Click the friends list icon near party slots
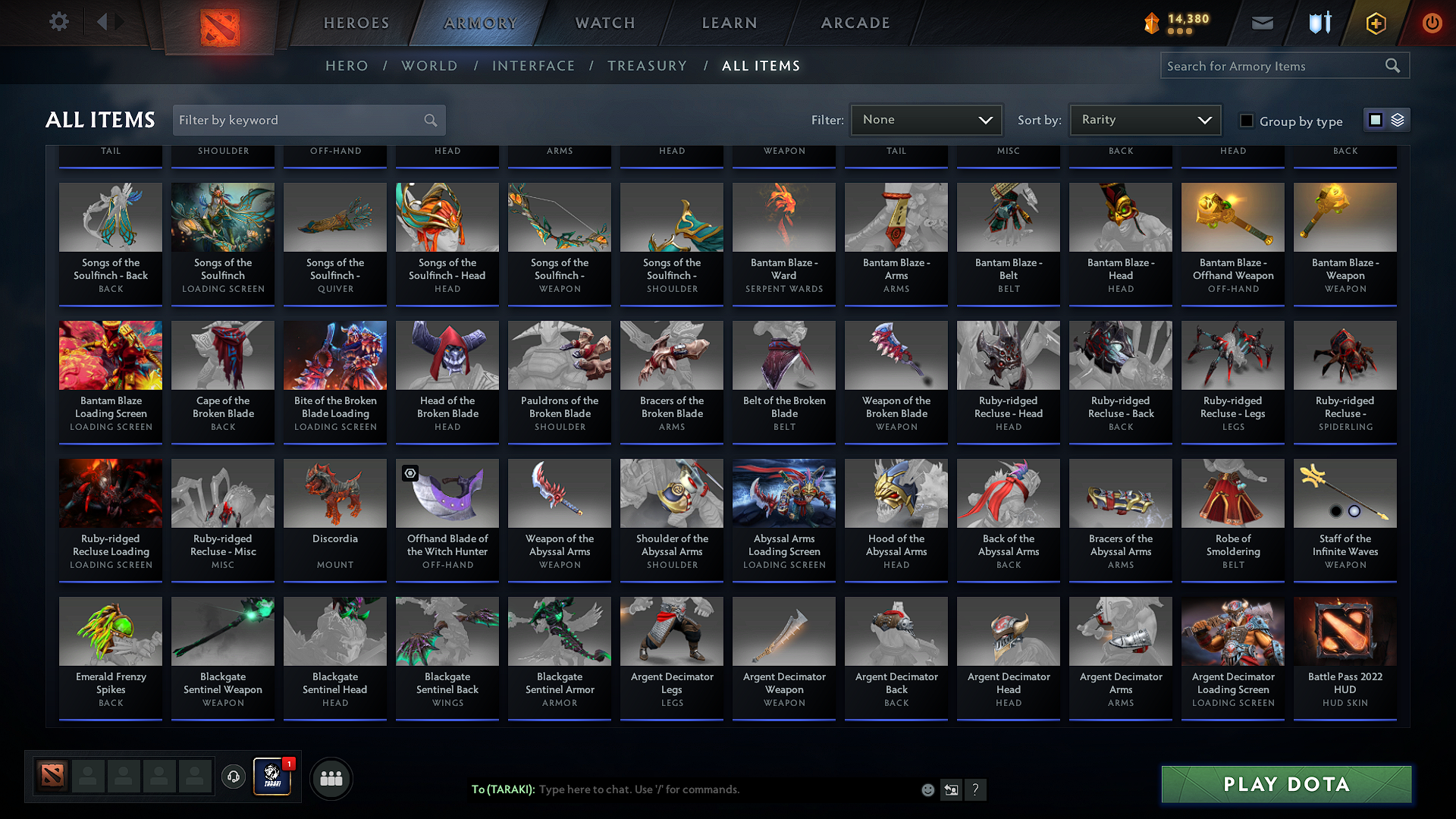 pos(330,778)
